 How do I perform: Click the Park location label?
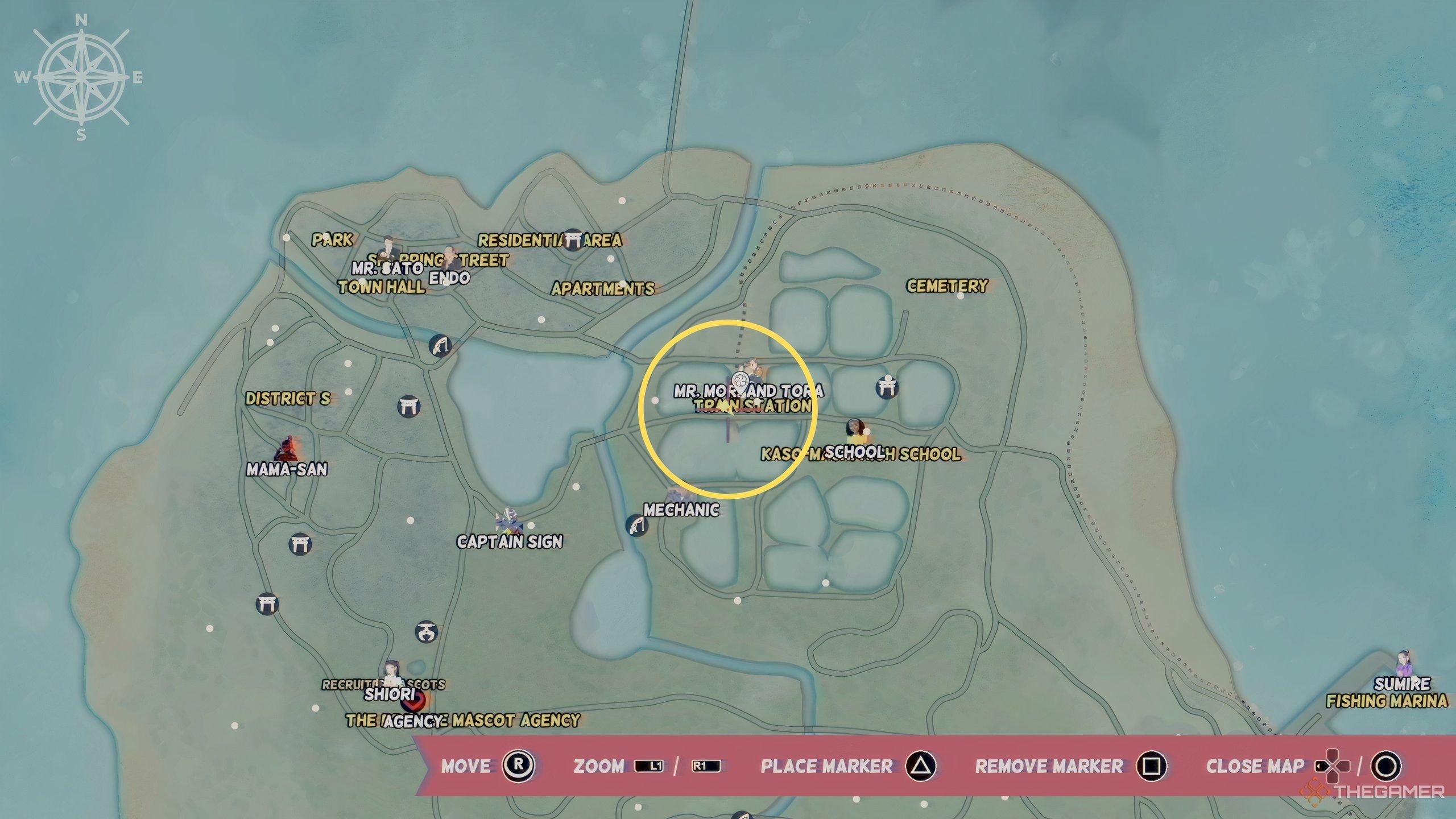coord(332,239)
